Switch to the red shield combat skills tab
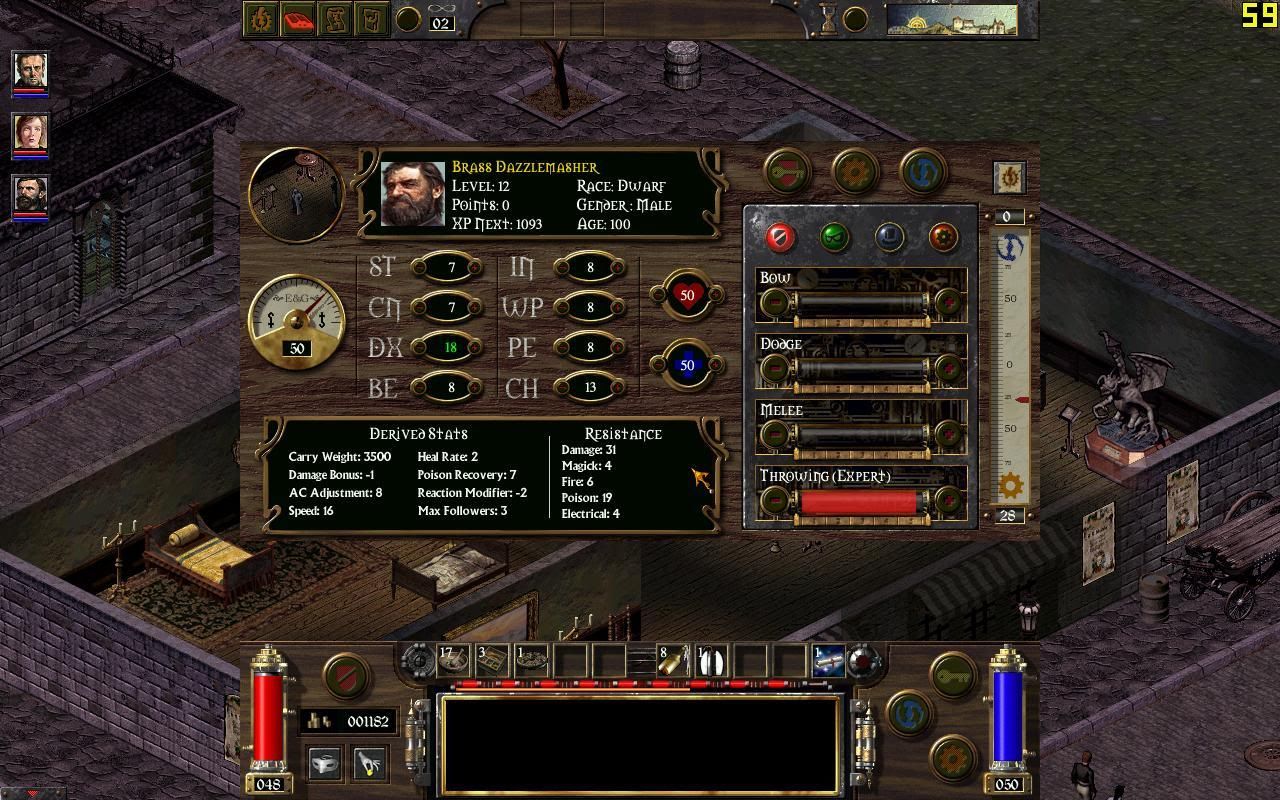Screen dimensions: 1280x800 point(780,237)
